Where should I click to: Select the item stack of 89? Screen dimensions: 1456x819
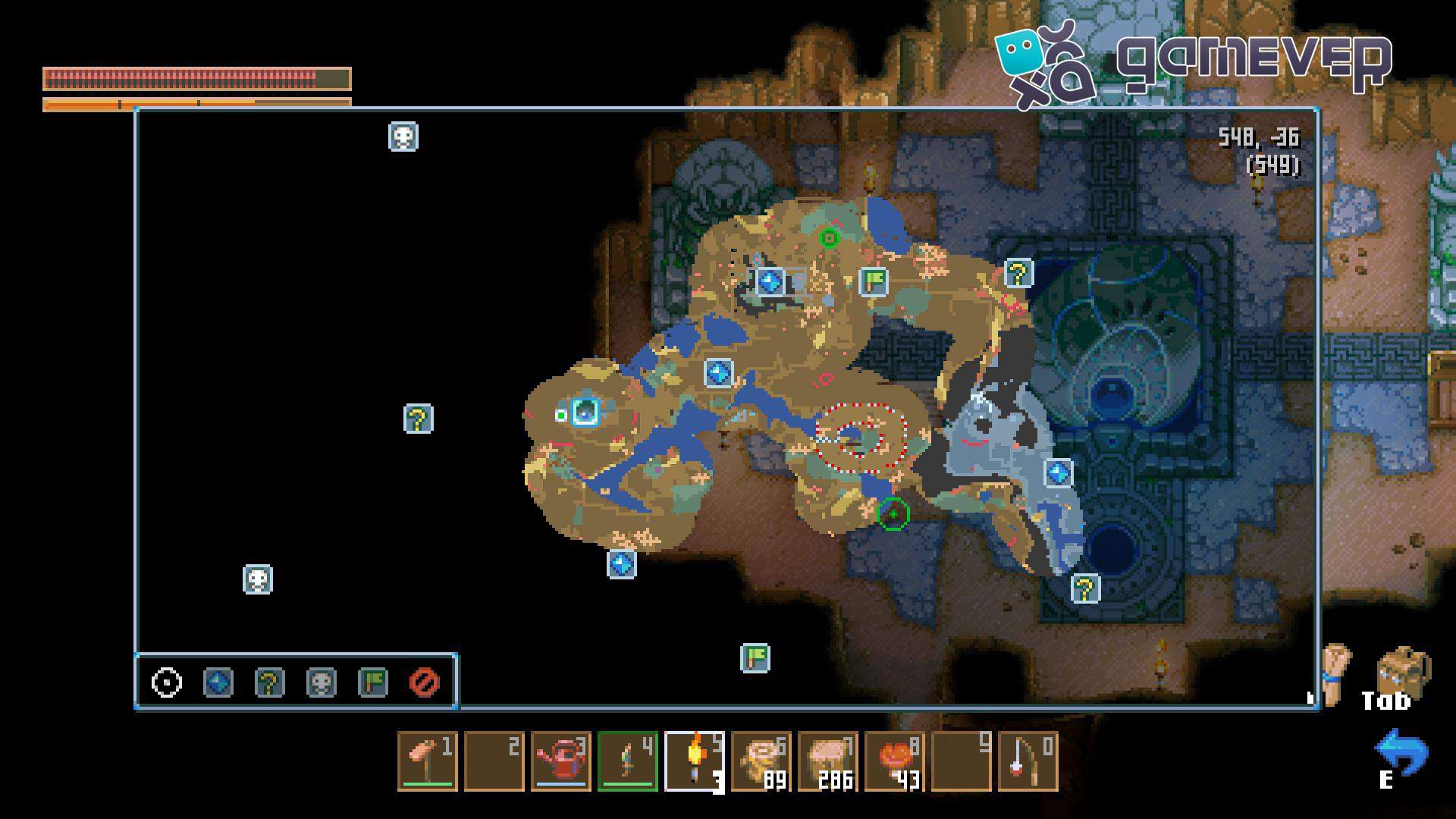[761, 761]
